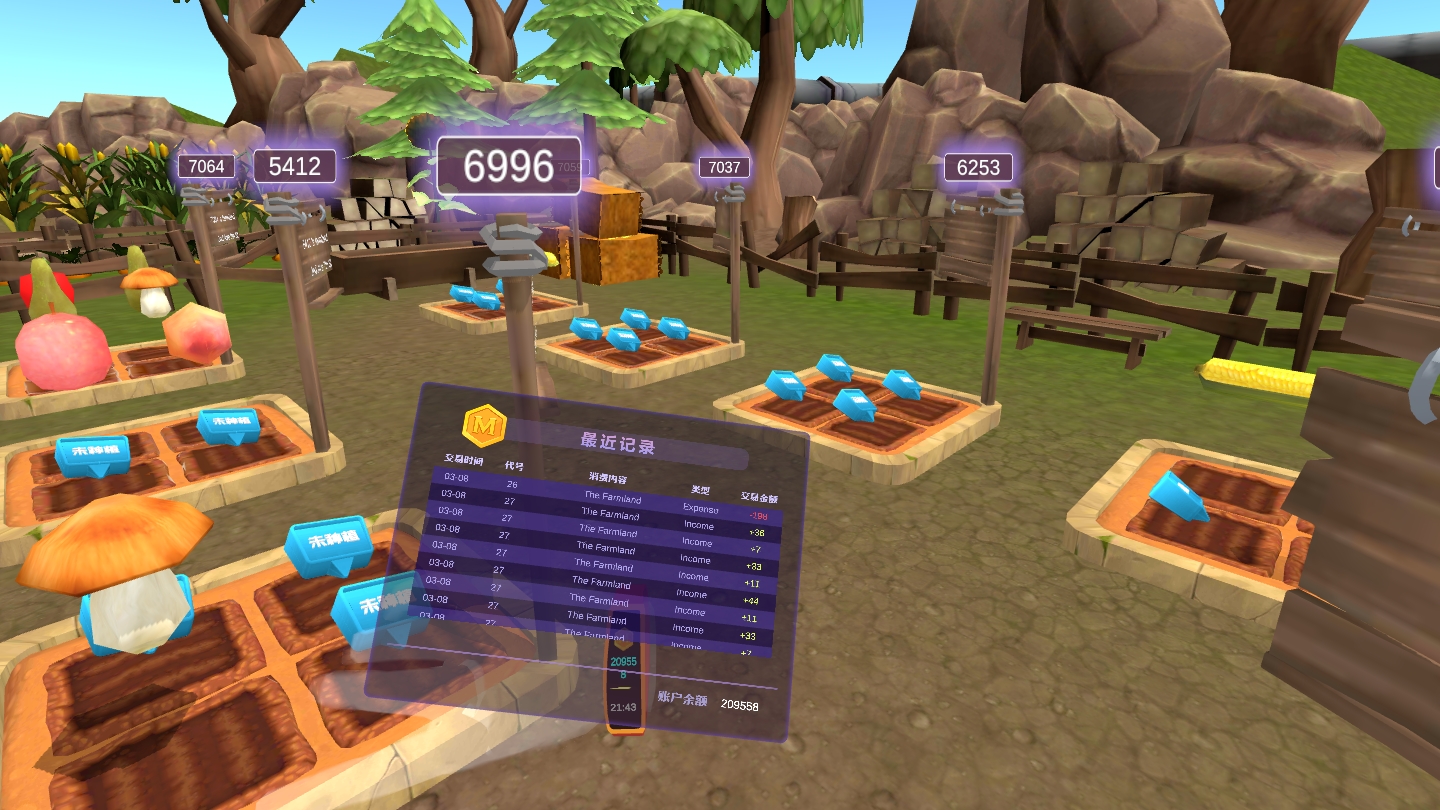Click the 21:43 time display on the watch
Viewport: 1440px width, 810px height.
tap(625, 708)
